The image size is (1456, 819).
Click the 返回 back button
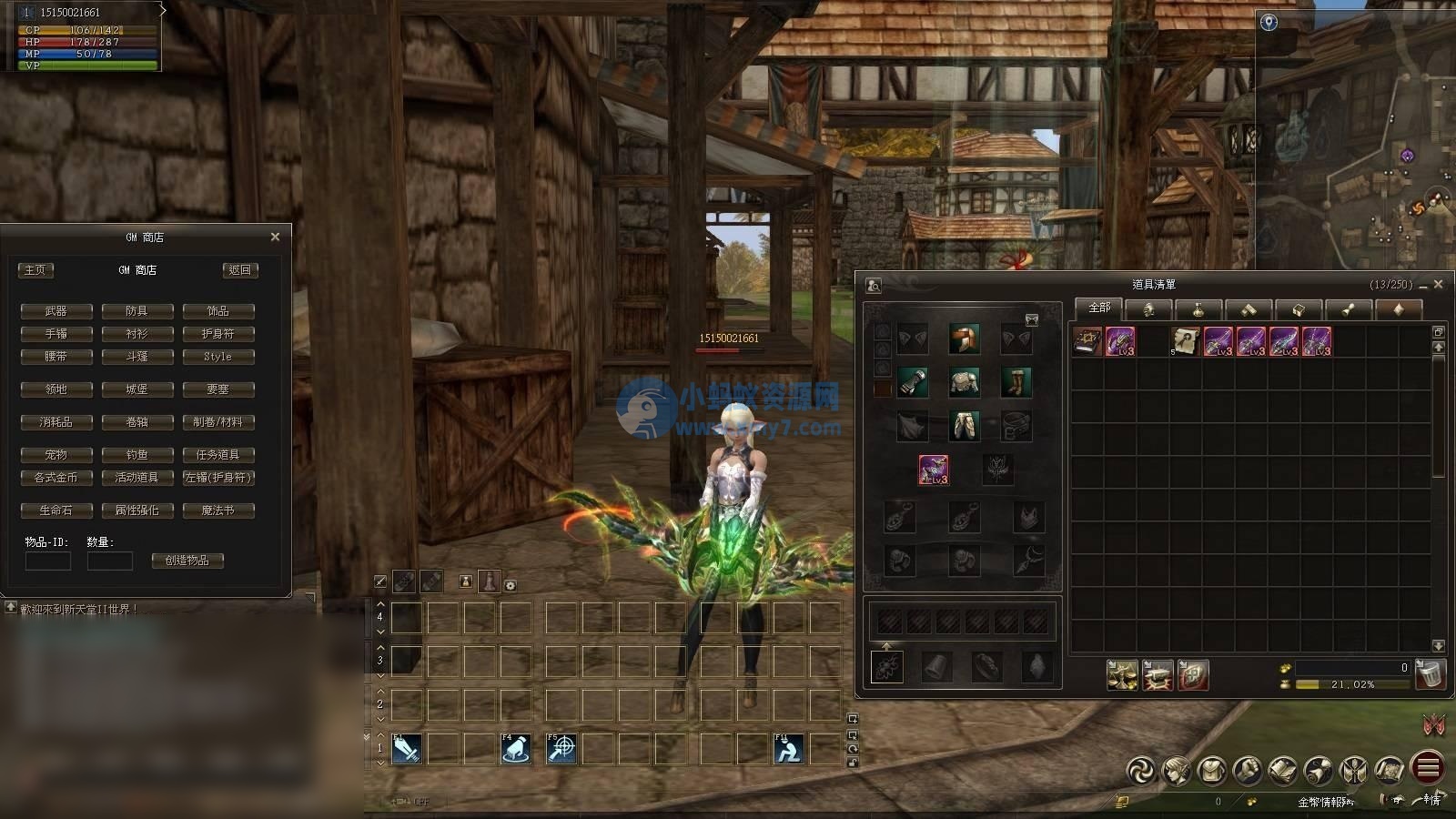240,270
